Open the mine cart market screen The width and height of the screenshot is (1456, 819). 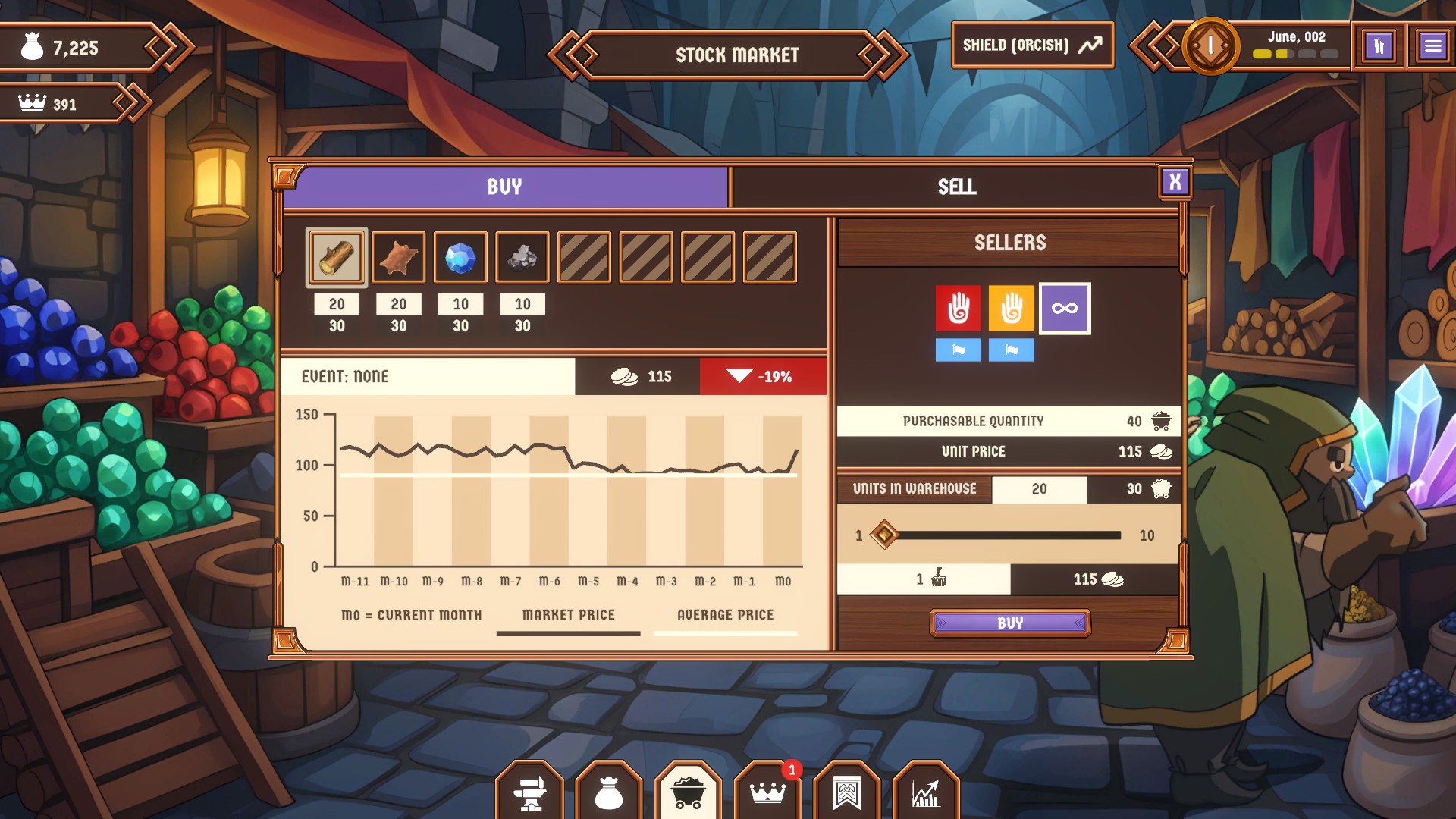[x=689, y=793]
